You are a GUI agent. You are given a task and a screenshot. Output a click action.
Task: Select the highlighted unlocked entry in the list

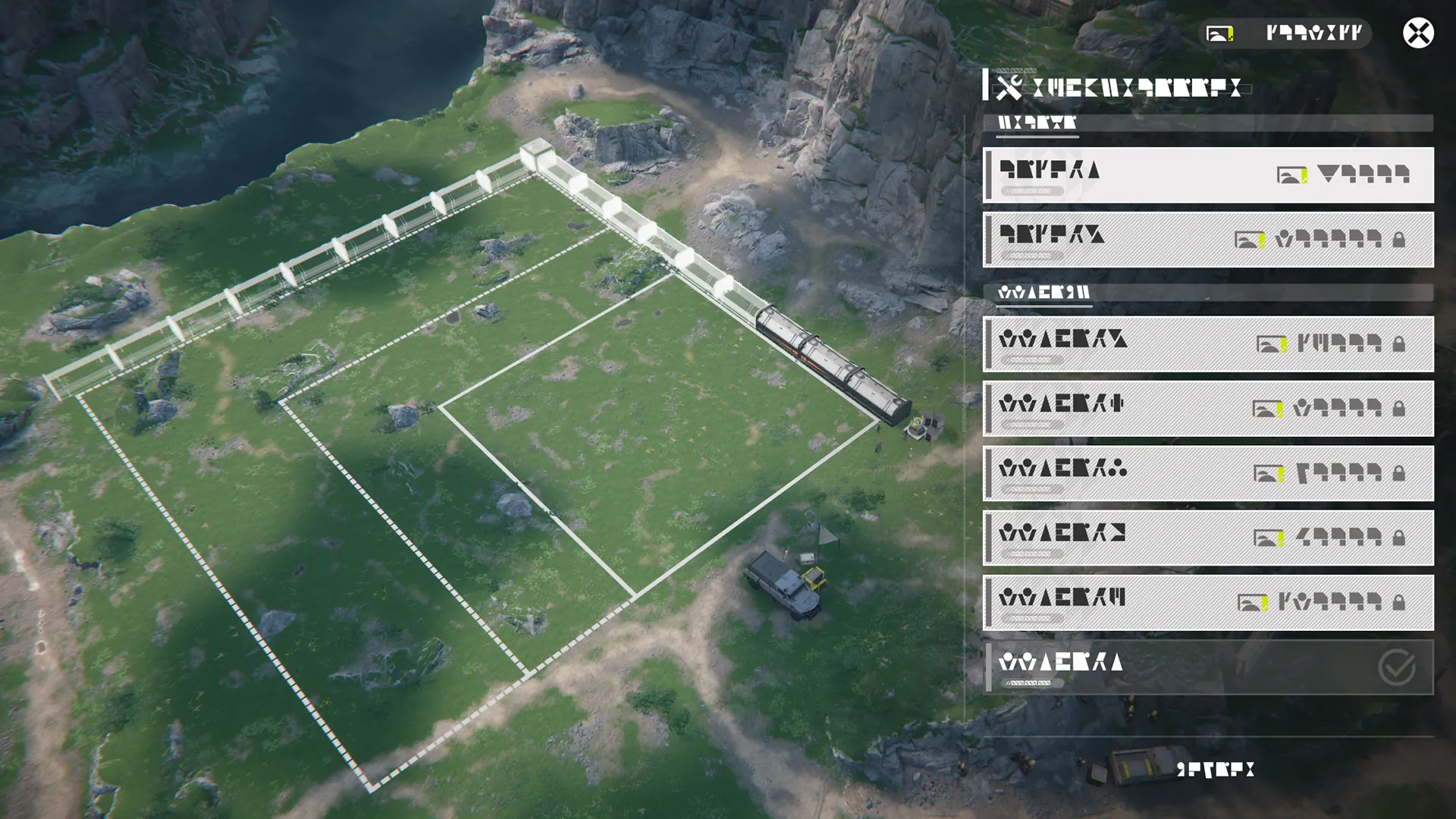(1208, 175)
